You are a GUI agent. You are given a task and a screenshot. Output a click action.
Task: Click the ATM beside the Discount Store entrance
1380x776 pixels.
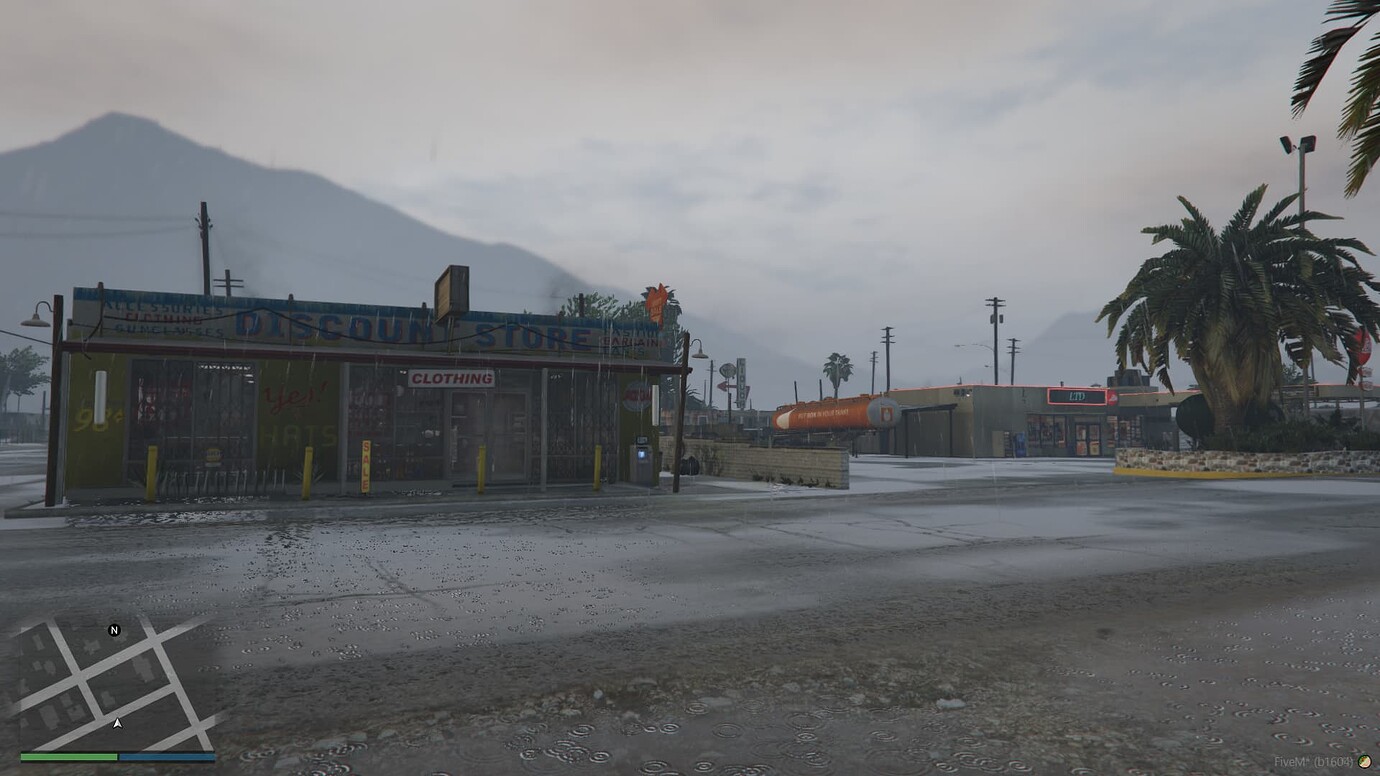tap(642, 455)
